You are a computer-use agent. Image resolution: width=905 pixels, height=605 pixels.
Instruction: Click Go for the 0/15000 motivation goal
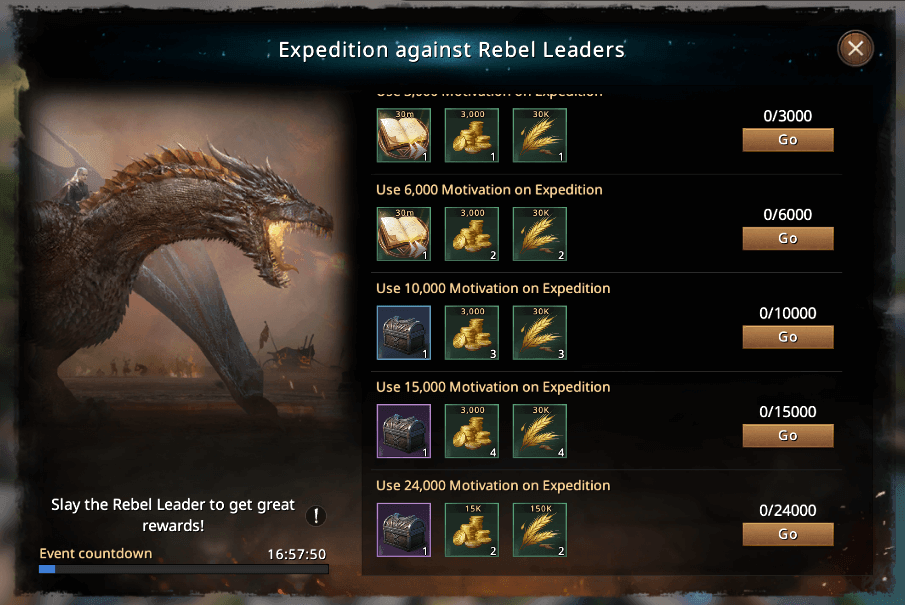pos(787,435)
